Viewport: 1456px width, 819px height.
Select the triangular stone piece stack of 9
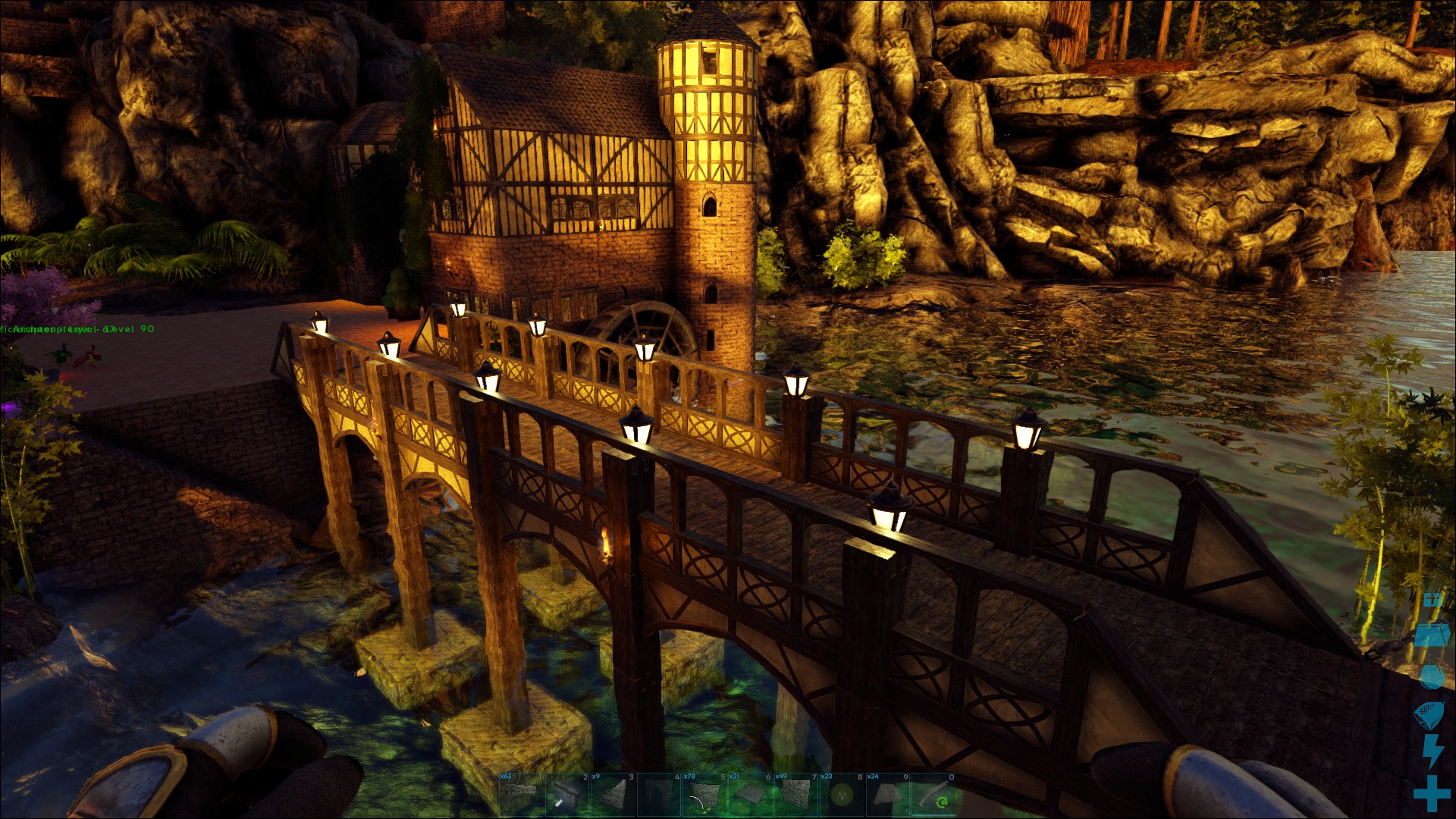(x=613, y=795)
